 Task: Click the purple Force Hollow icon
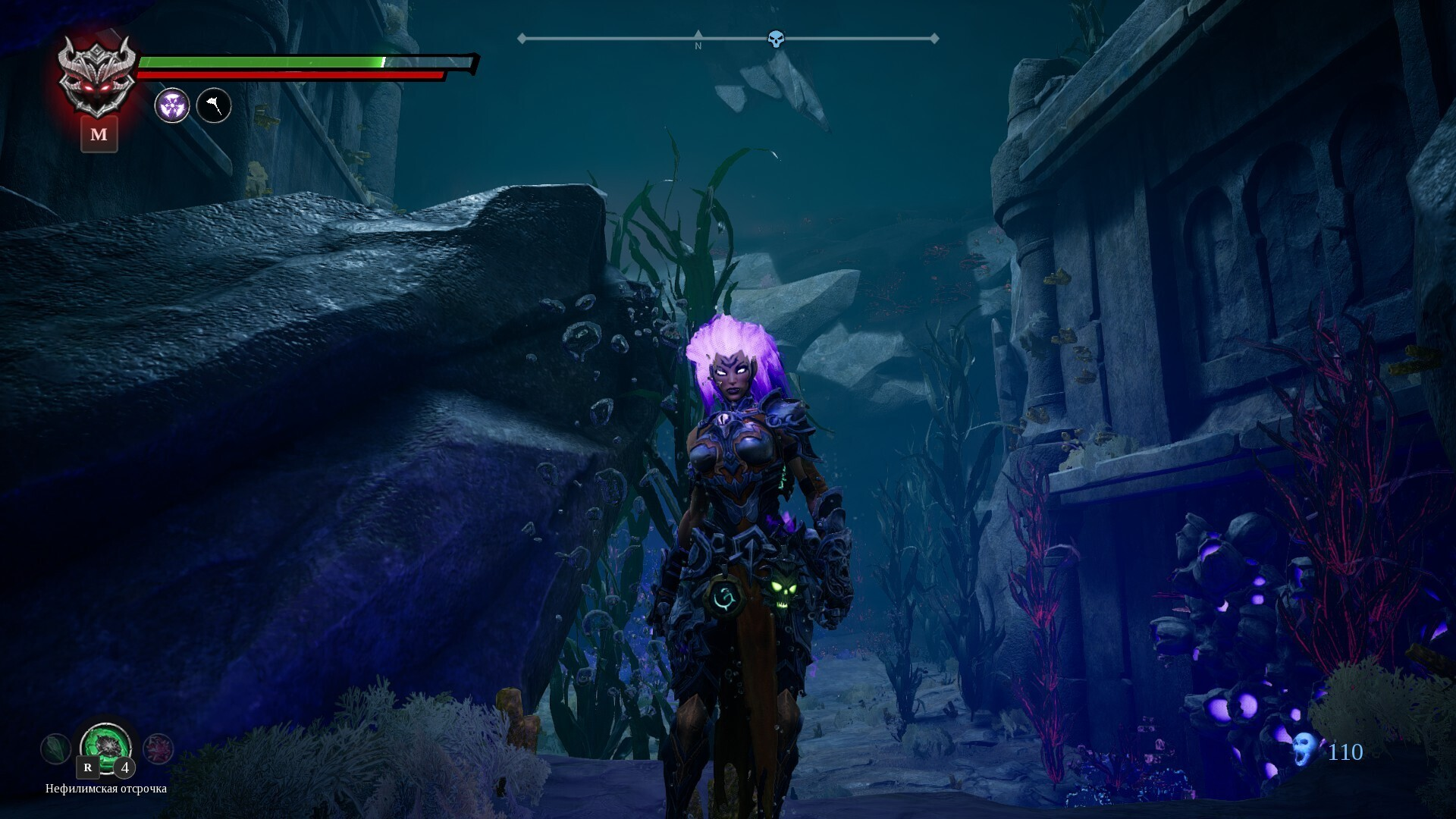(x=172, y=105)
